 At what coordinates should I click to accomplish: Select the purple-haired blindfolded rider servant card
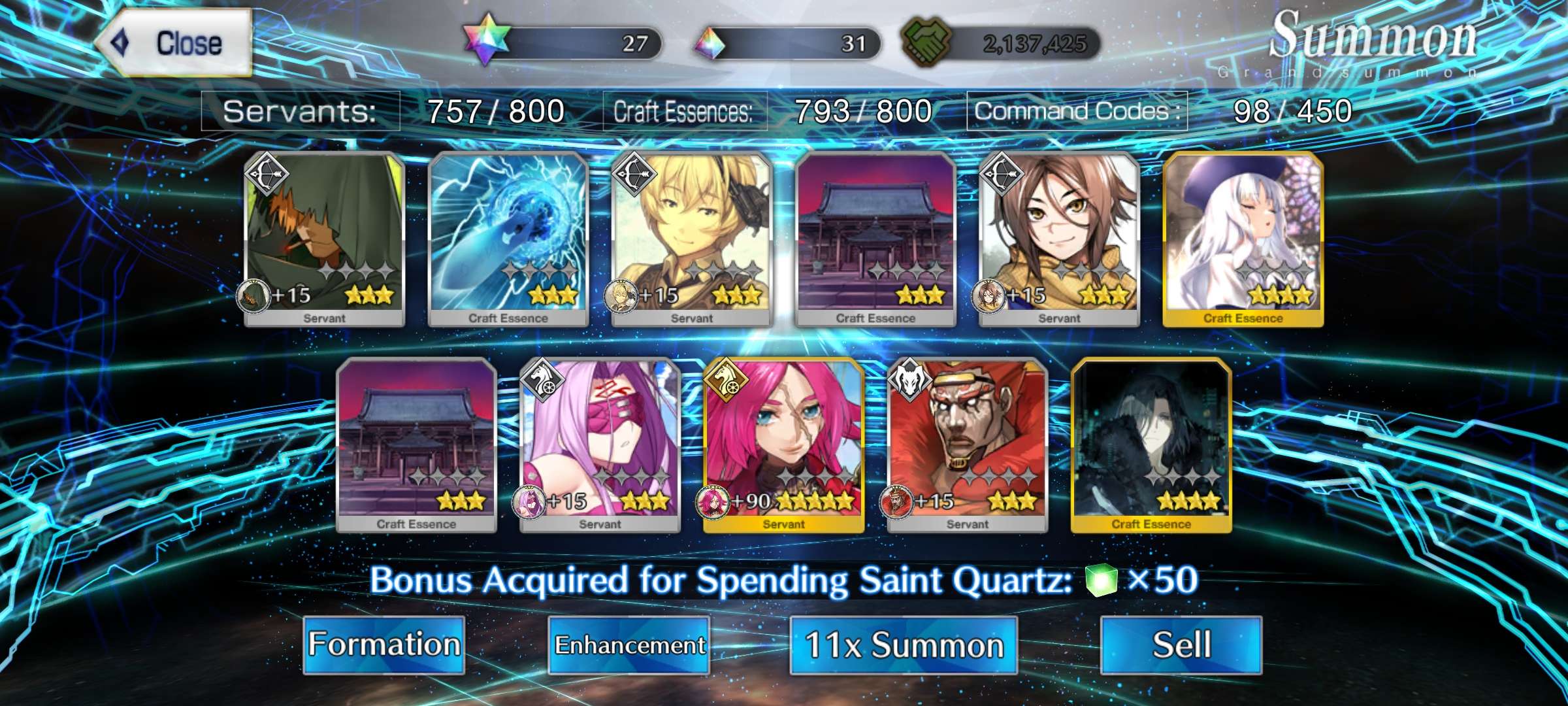coord(600,445)
